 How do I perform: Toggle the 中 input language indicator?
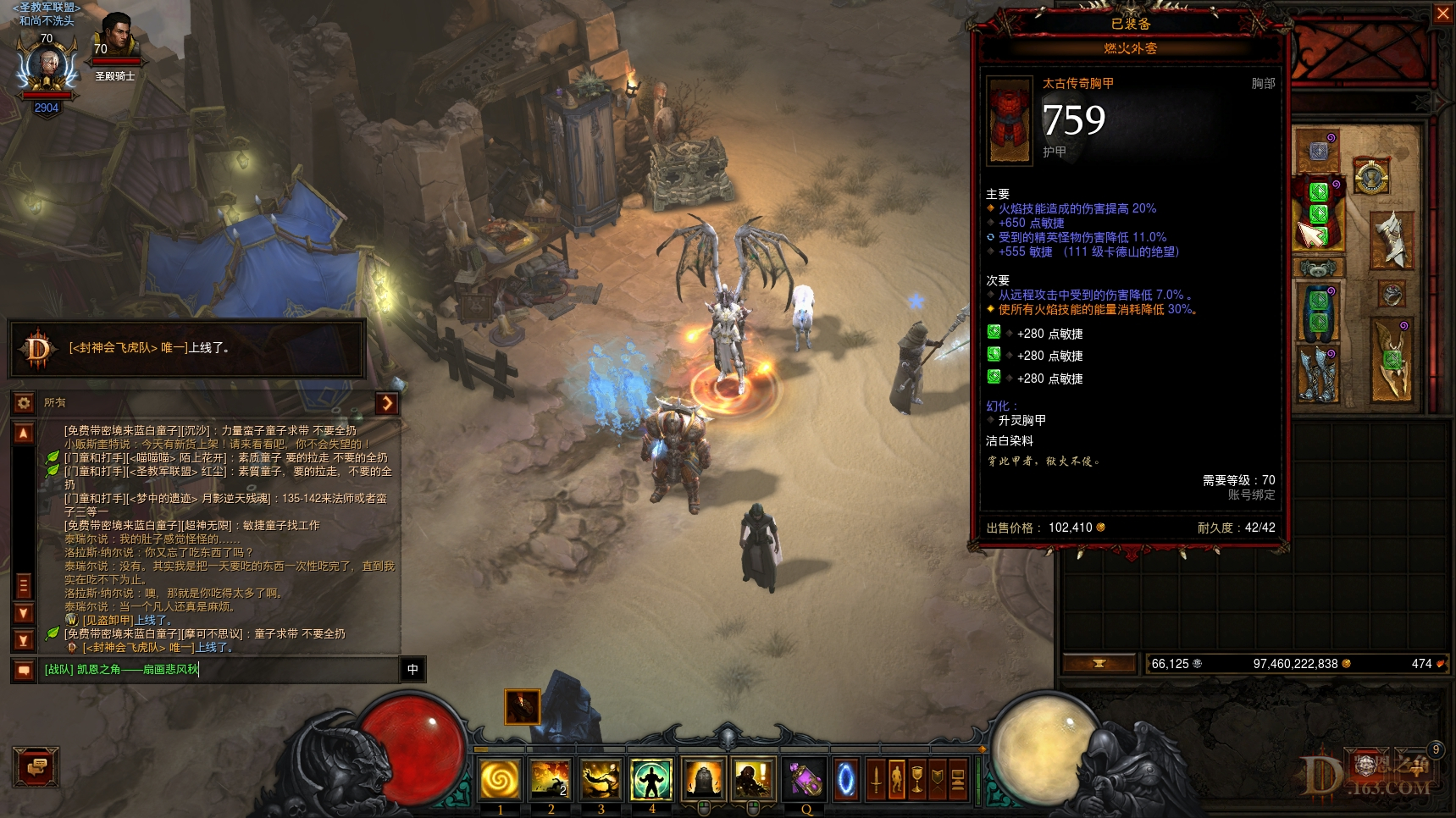pos(412,669)
